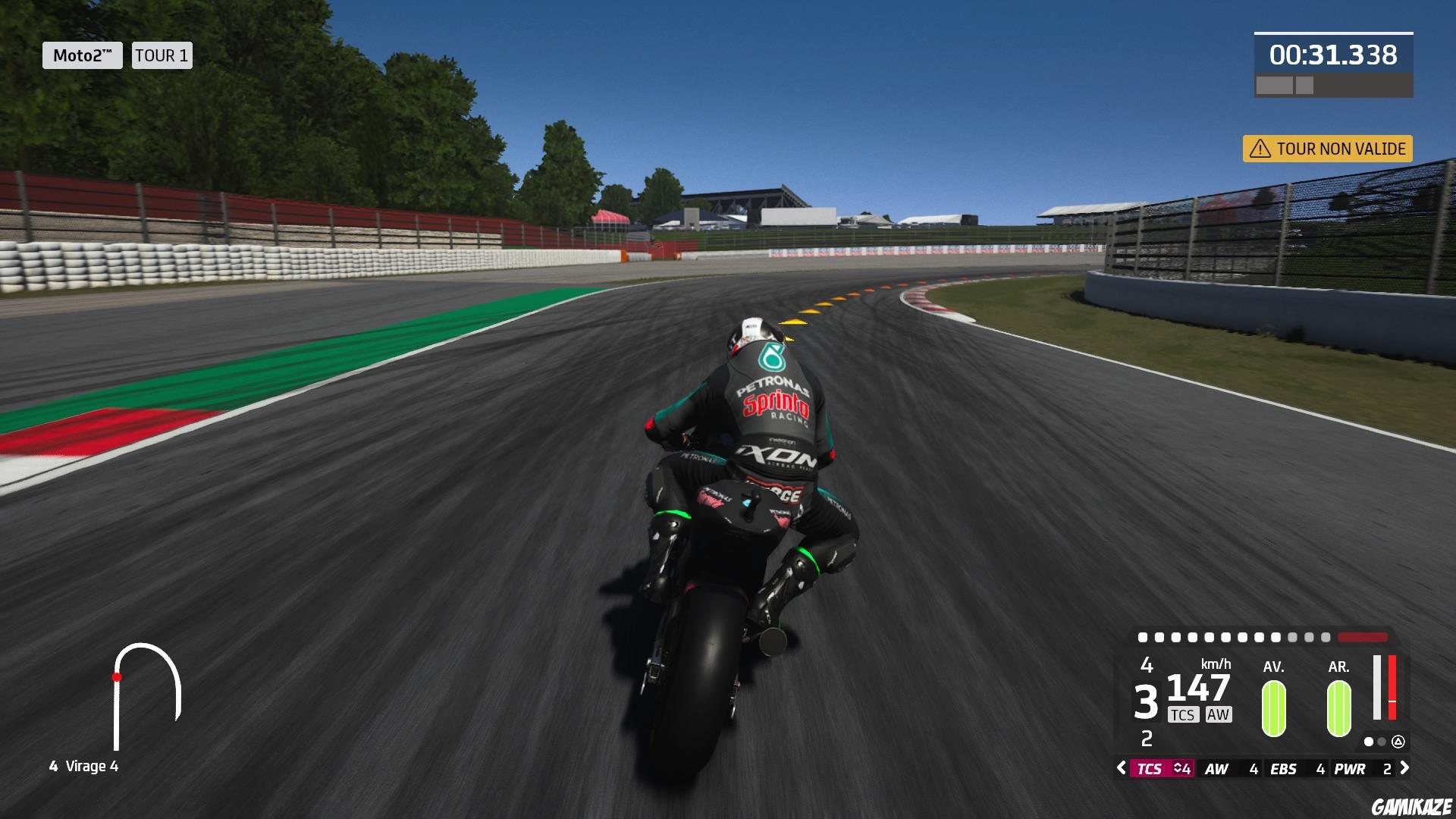Click the TOUR 1 lap indicator
1456x819 pixels.
[x=161, y=55]
